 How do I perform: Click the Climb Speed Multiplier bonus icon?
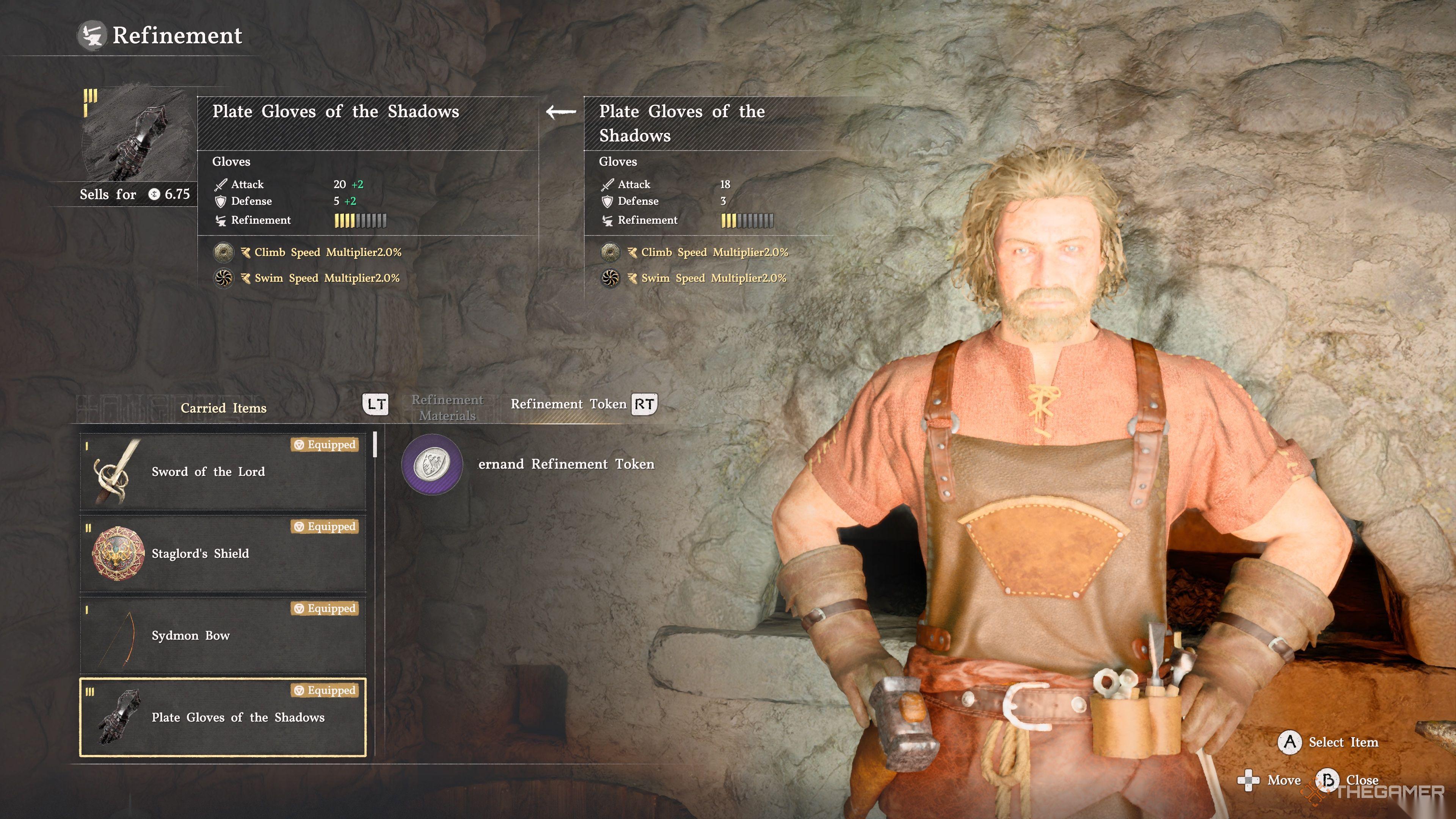(x=223, y=252)
